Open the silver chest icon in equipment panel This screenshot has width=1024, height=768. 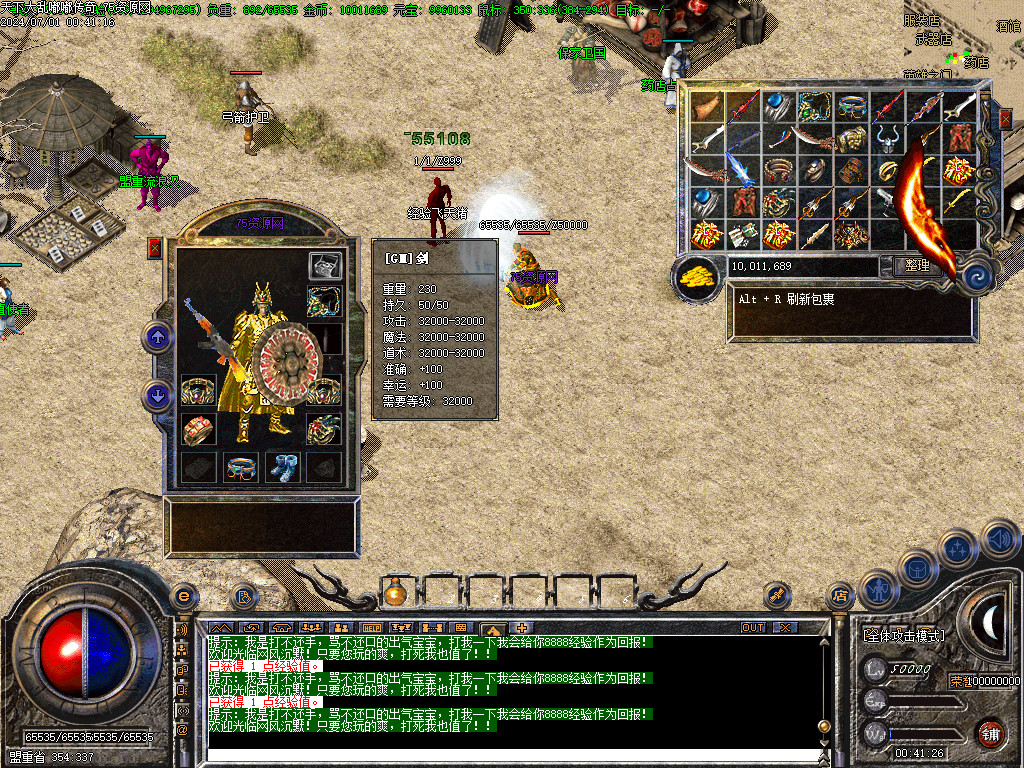point(324,265)
